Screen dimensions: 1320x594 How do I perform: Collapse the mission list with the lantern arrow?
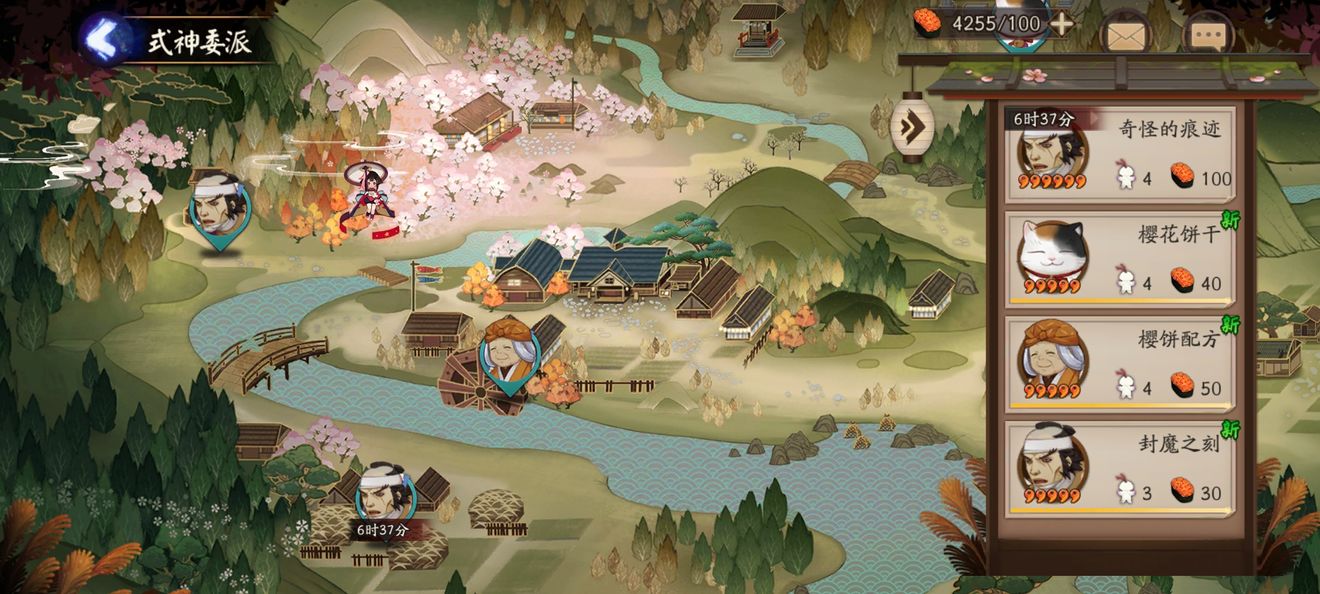pos(912,127)
